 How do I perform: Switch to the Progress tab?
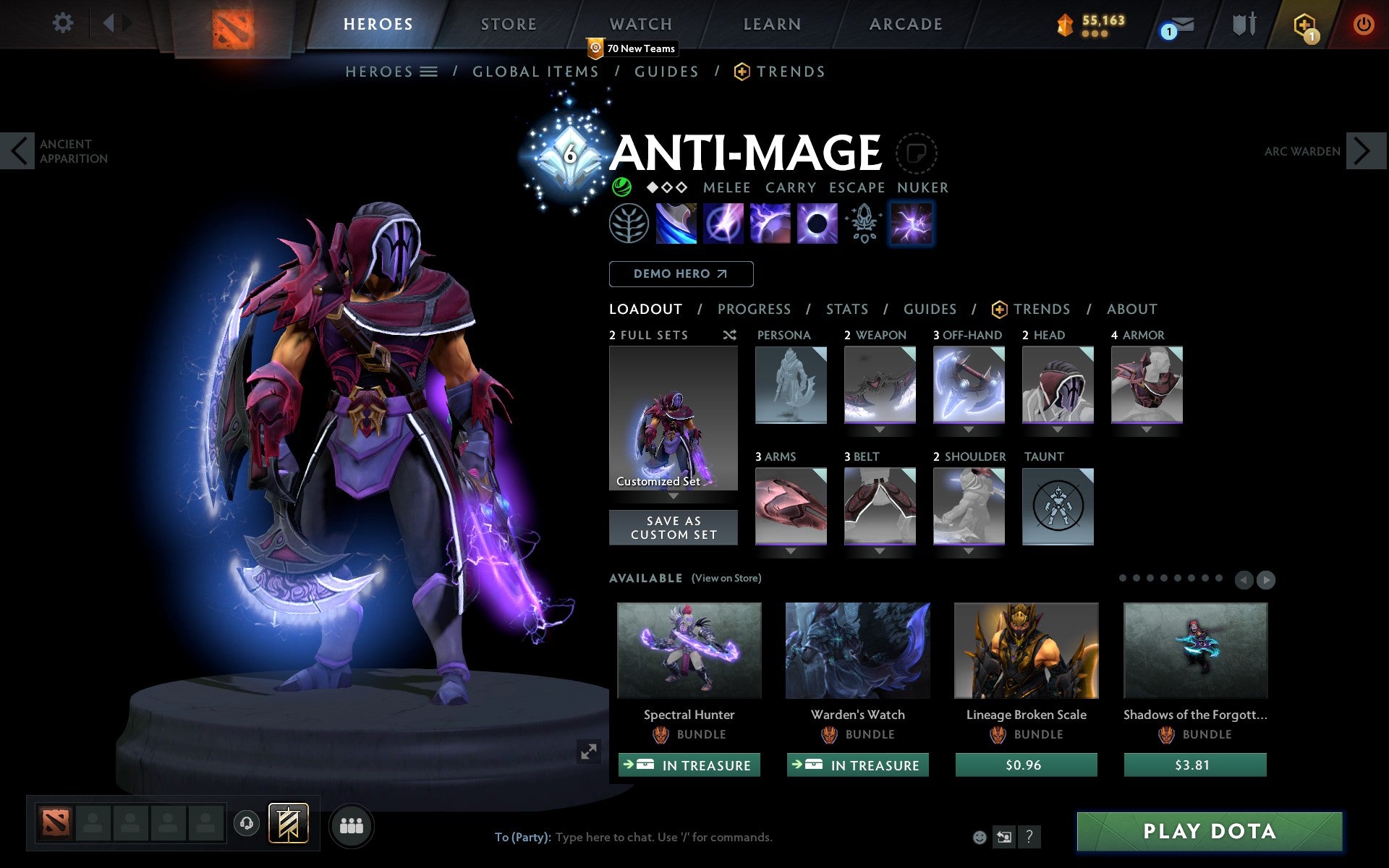pyautogui.click(x=754, y=310)
